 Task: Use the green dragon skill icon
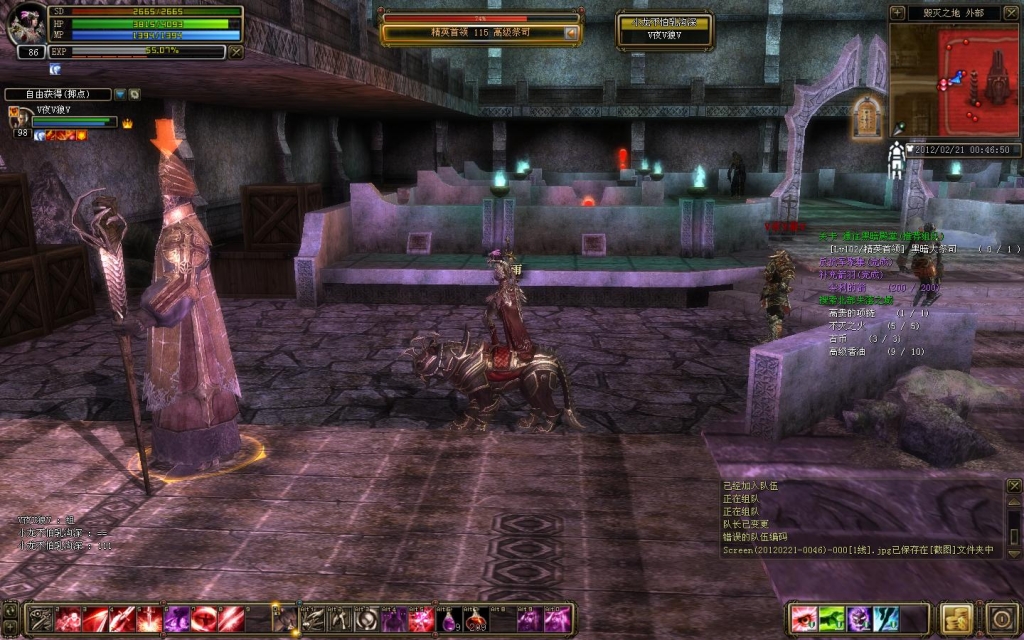click(832, 619)
